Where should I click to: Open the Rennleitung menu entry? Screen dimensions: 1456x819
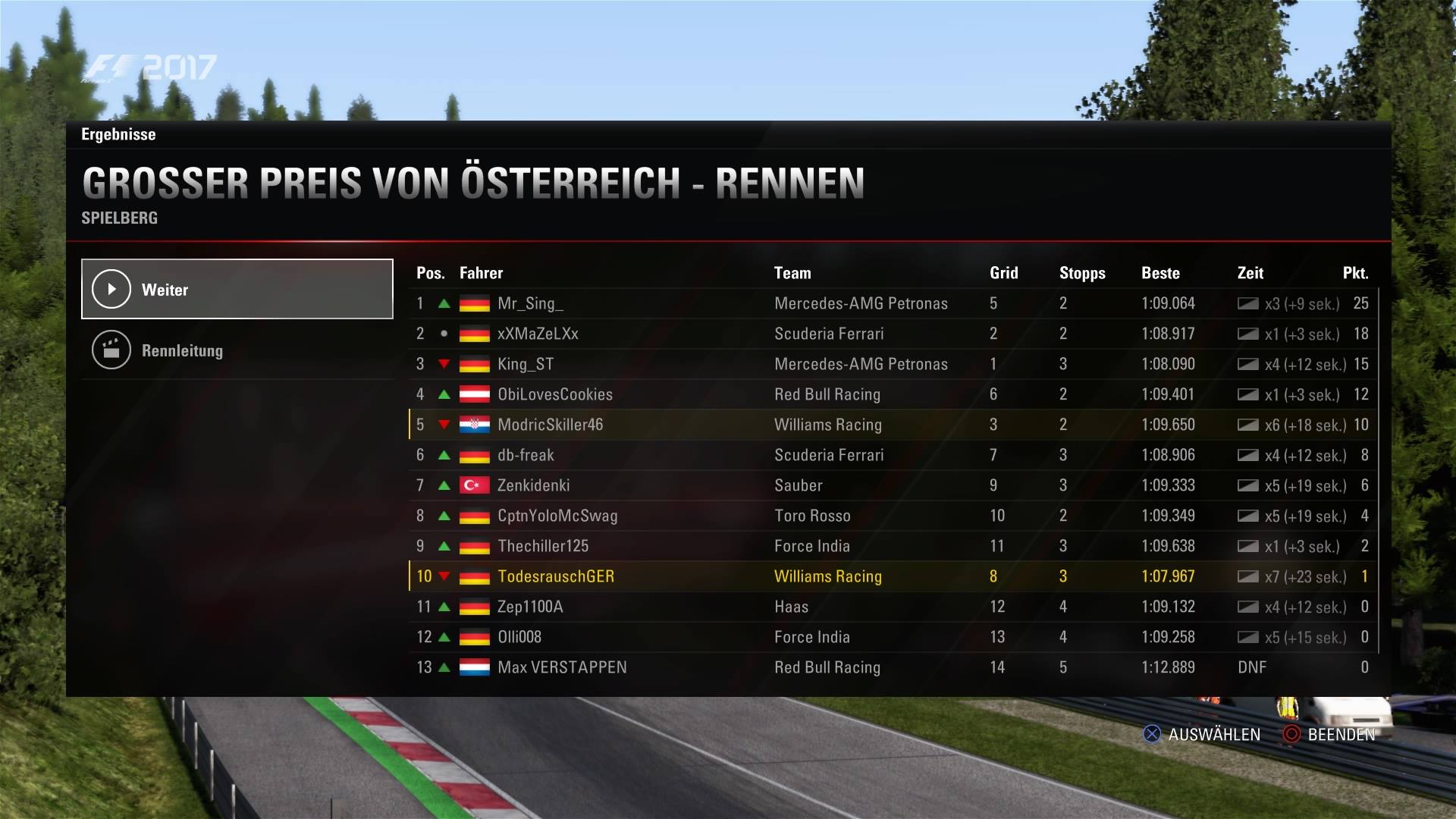pyautogui.click(x=237, y=350)
